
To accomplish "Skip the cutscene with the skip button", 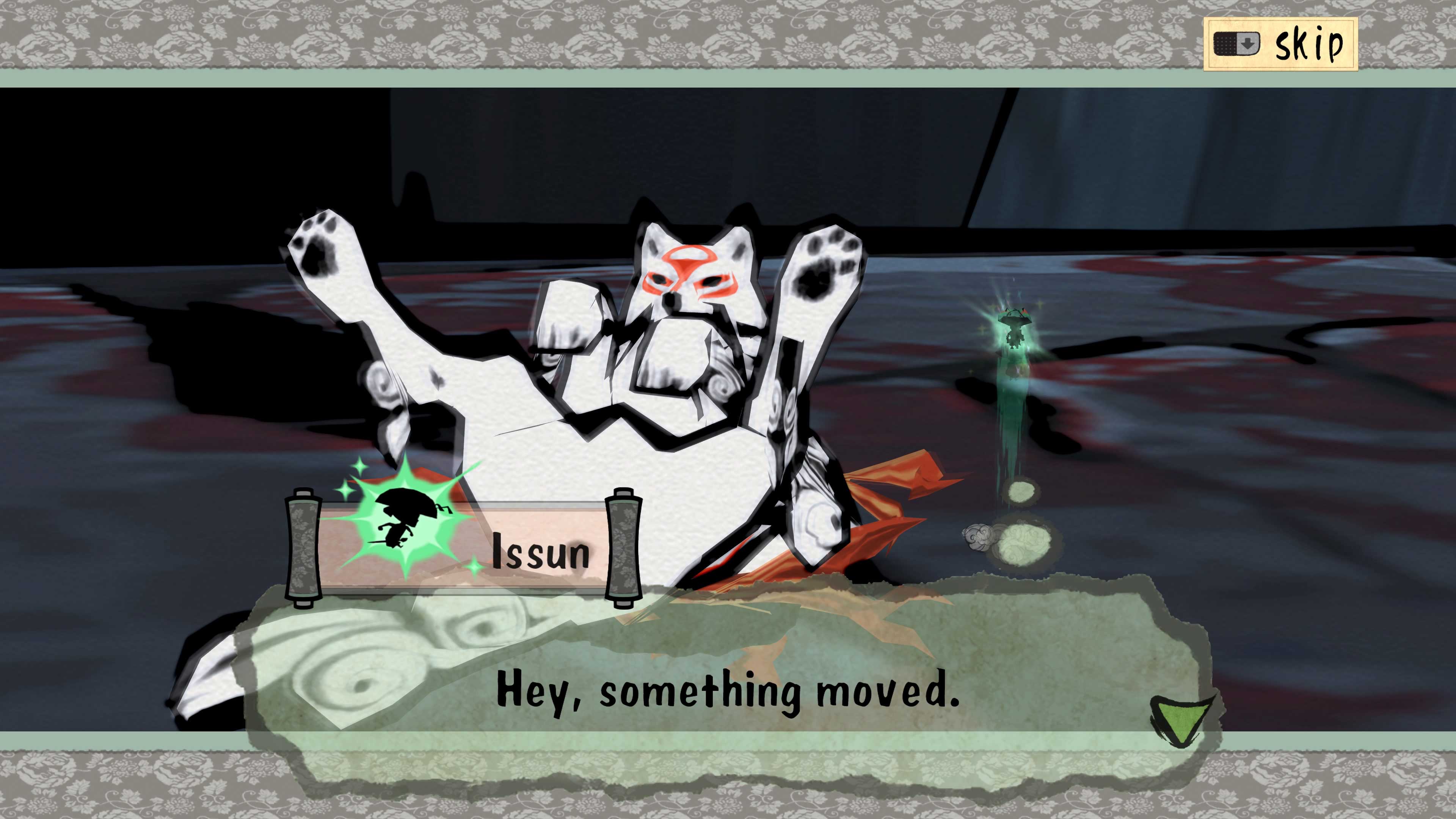I will [x=1280, y=44].
